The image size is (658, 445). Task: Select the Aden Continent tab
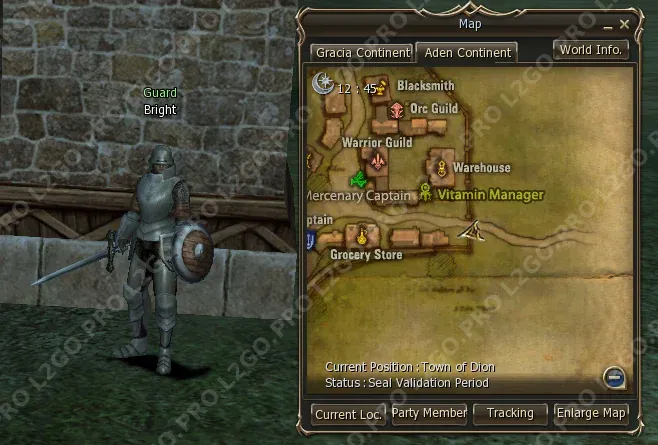point(466,52)
